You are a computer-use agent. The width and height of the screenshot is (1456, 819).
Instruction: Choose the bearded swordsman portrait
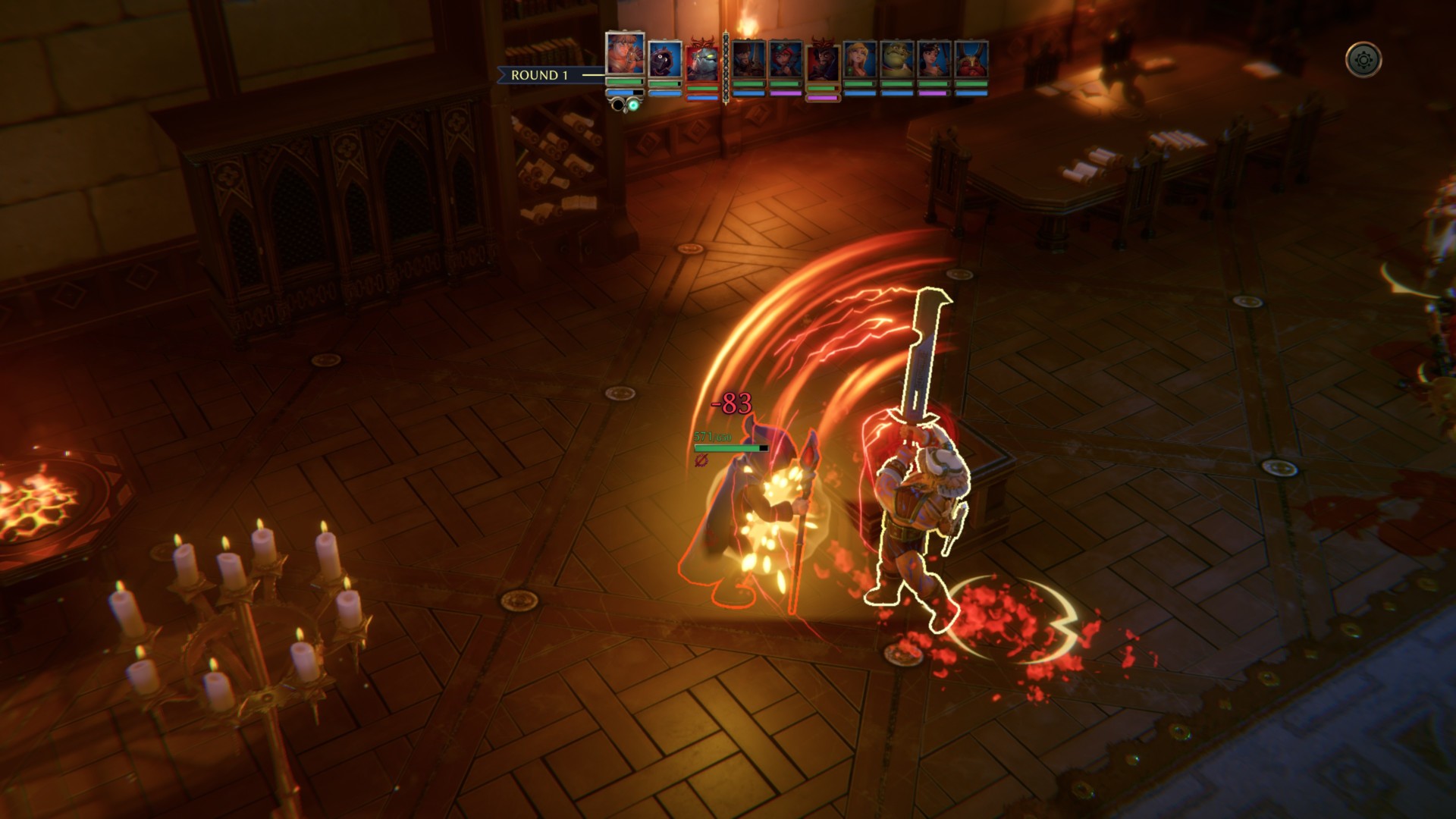(x=748, y=61)
